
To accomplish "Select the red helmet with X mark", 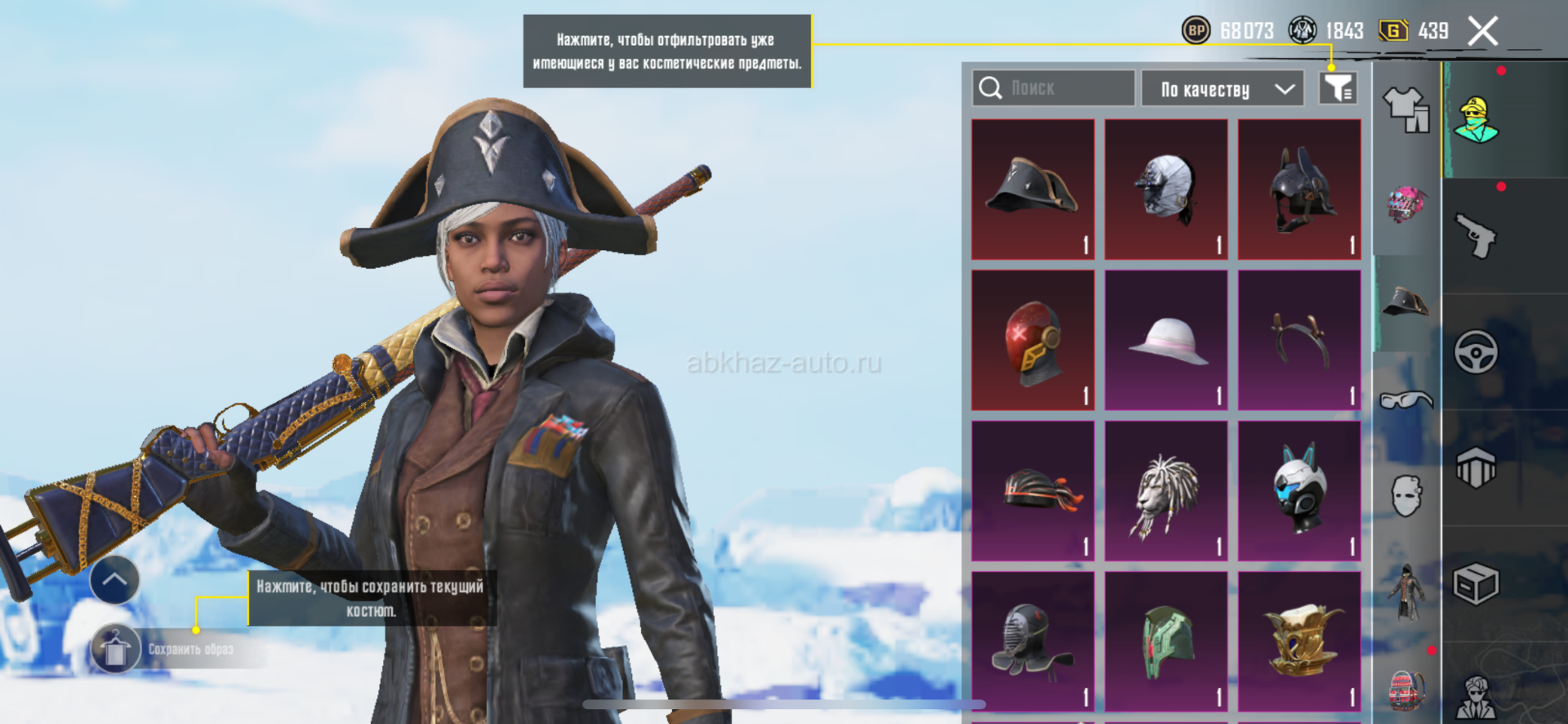I will [1033, 341].
